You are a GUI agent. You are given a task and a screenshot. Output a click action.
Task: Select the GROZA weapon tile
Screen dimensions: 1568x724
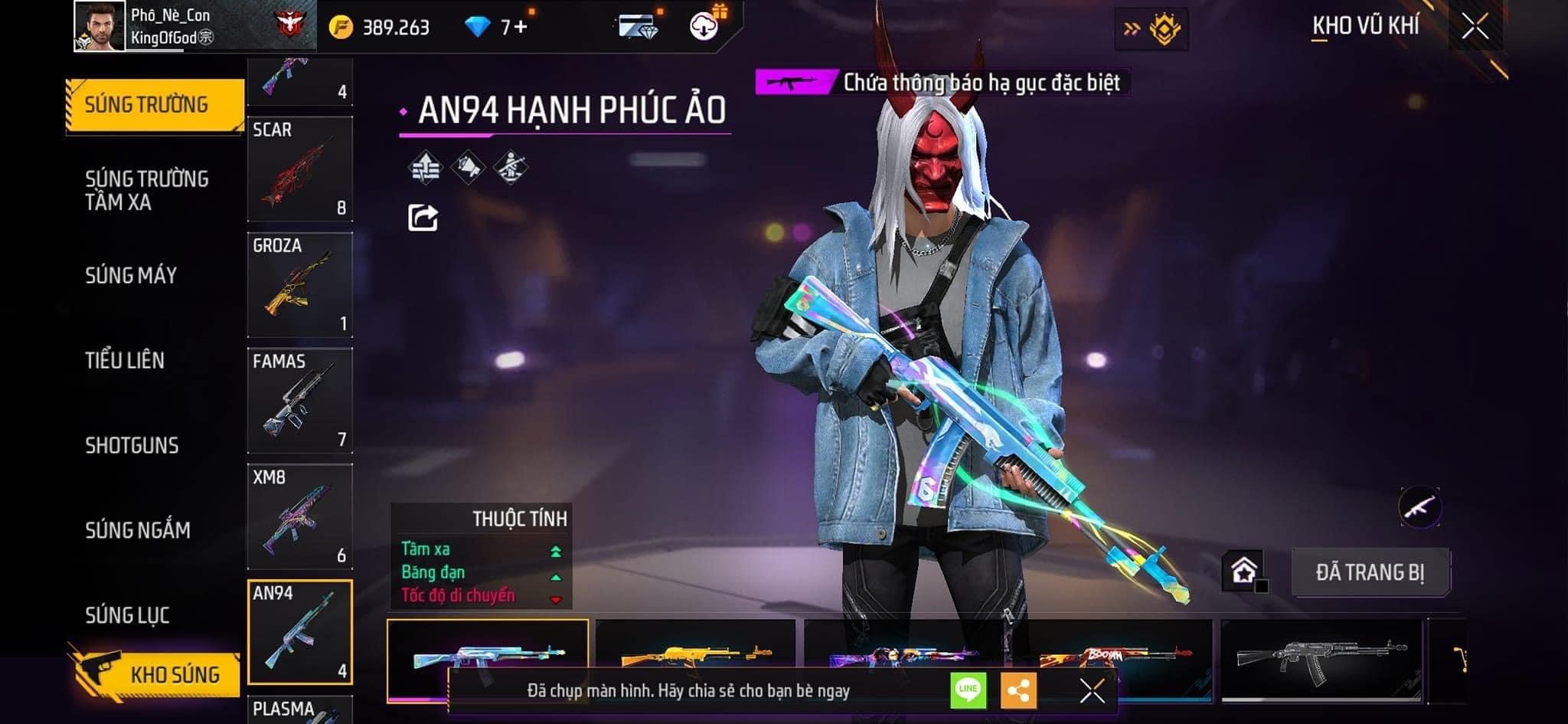coord(300,285)
